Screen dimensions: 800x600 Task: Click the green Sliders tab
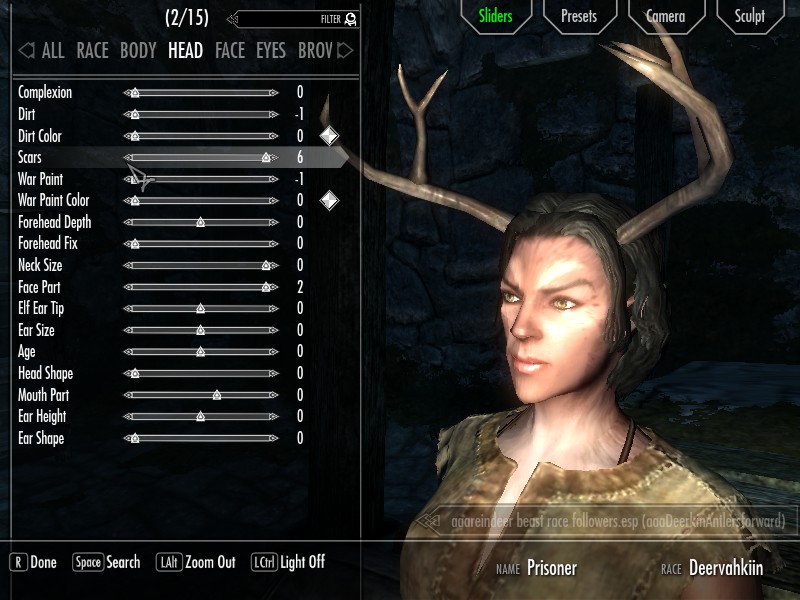click(x=495, y=16)
